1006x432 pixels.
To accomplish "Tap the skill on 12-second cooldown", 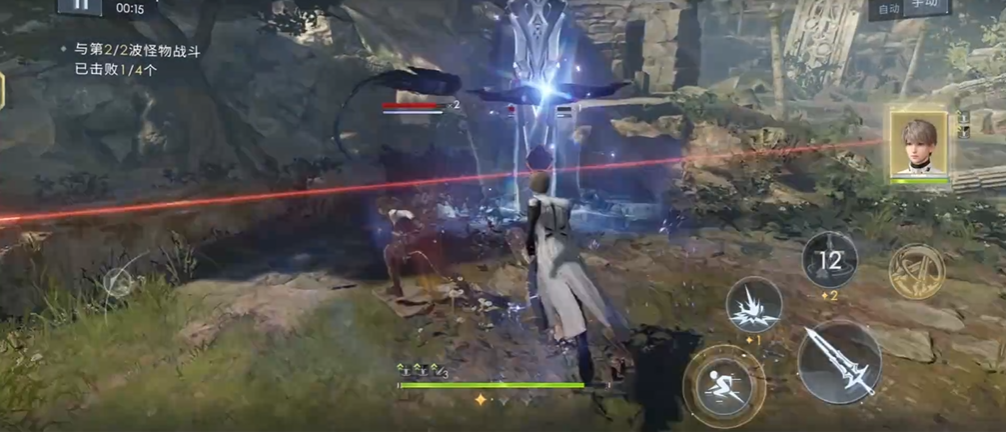I will [x=830, y=260].
